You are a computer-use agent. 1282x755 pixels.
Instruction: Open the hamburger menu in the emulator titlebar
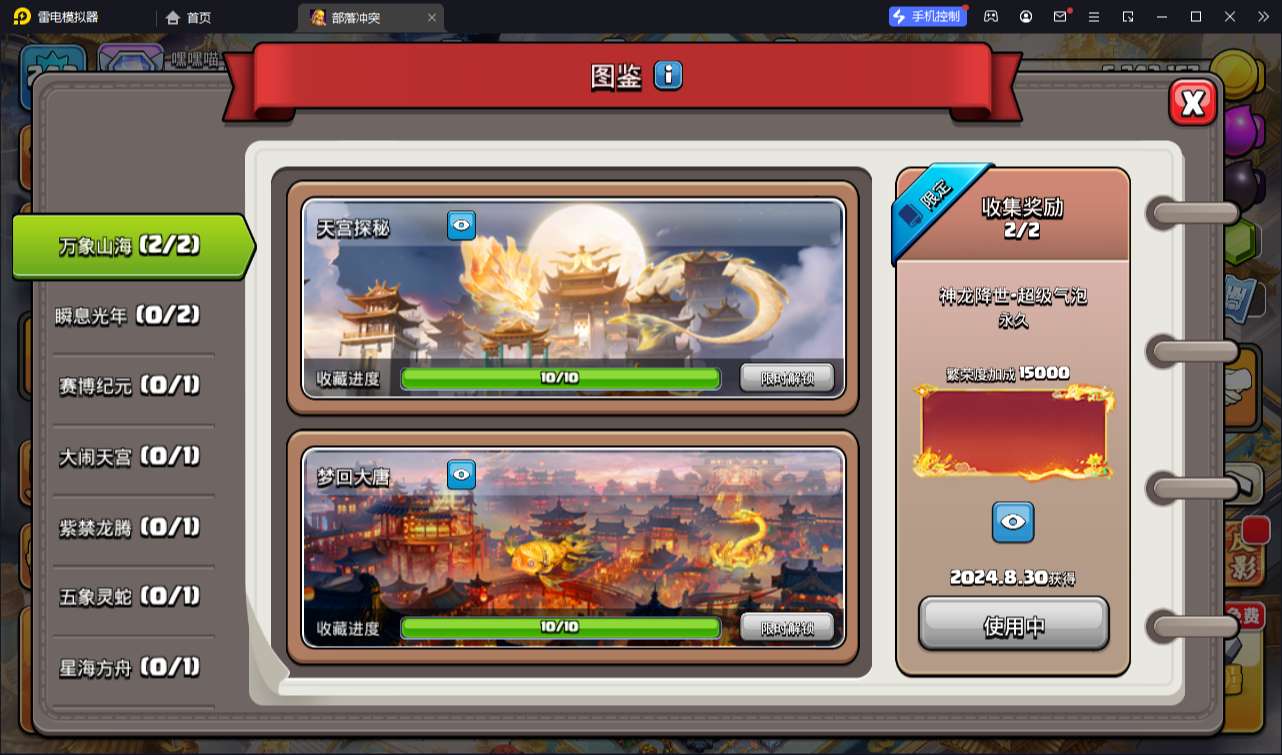pos(1094,16)
